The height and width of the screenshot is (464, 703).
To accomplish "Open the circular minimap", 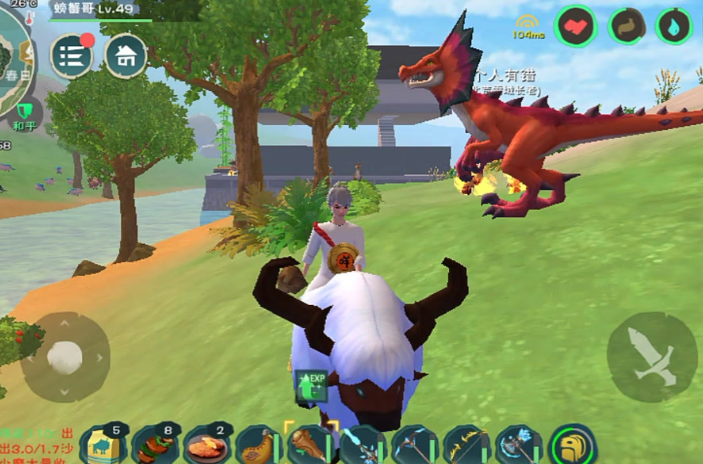I will (x=14, y=62).
